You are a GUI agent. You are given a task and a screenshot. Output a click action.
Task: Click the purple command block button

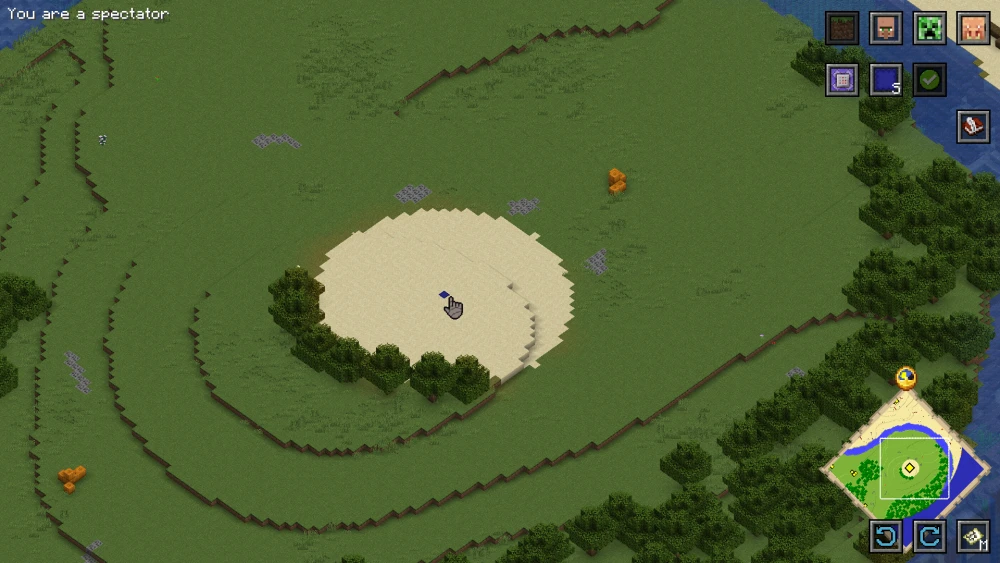(x=842, y=79)
